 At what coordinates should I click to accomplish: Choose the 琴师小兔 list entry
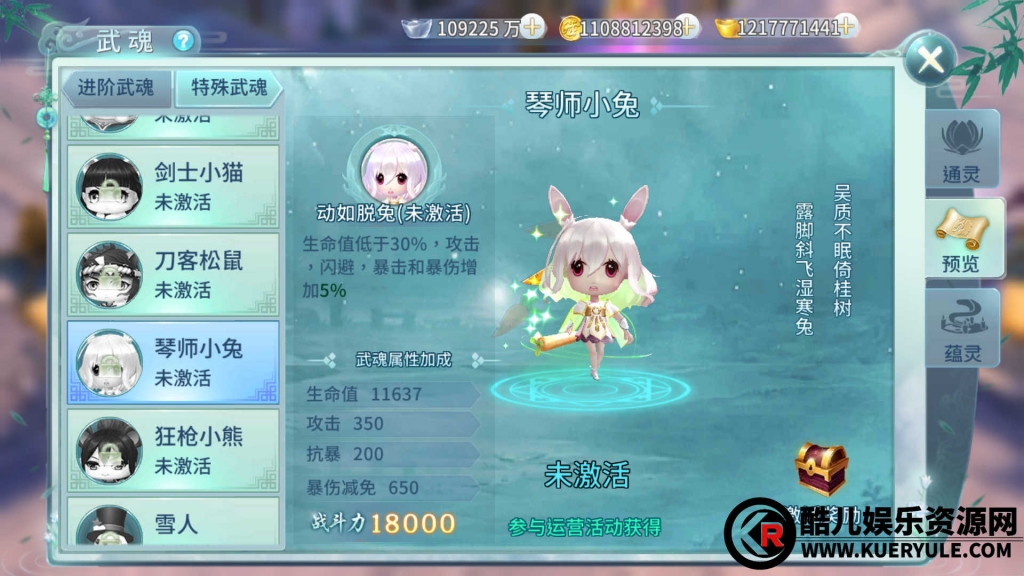(x=173, y=362)
